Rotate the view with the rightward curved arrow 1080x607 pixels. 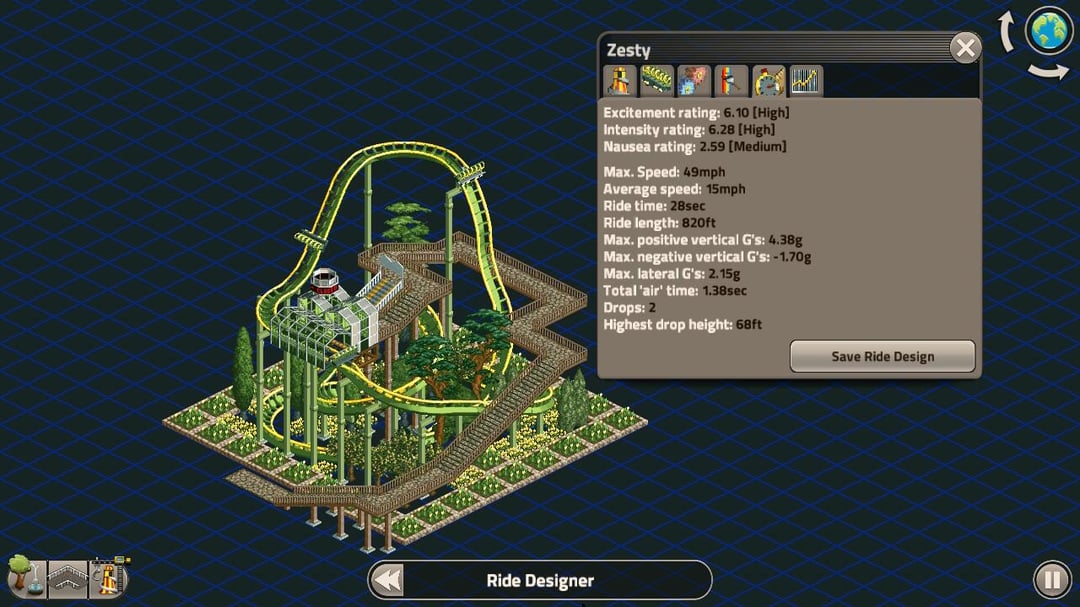coord(1048,71)
